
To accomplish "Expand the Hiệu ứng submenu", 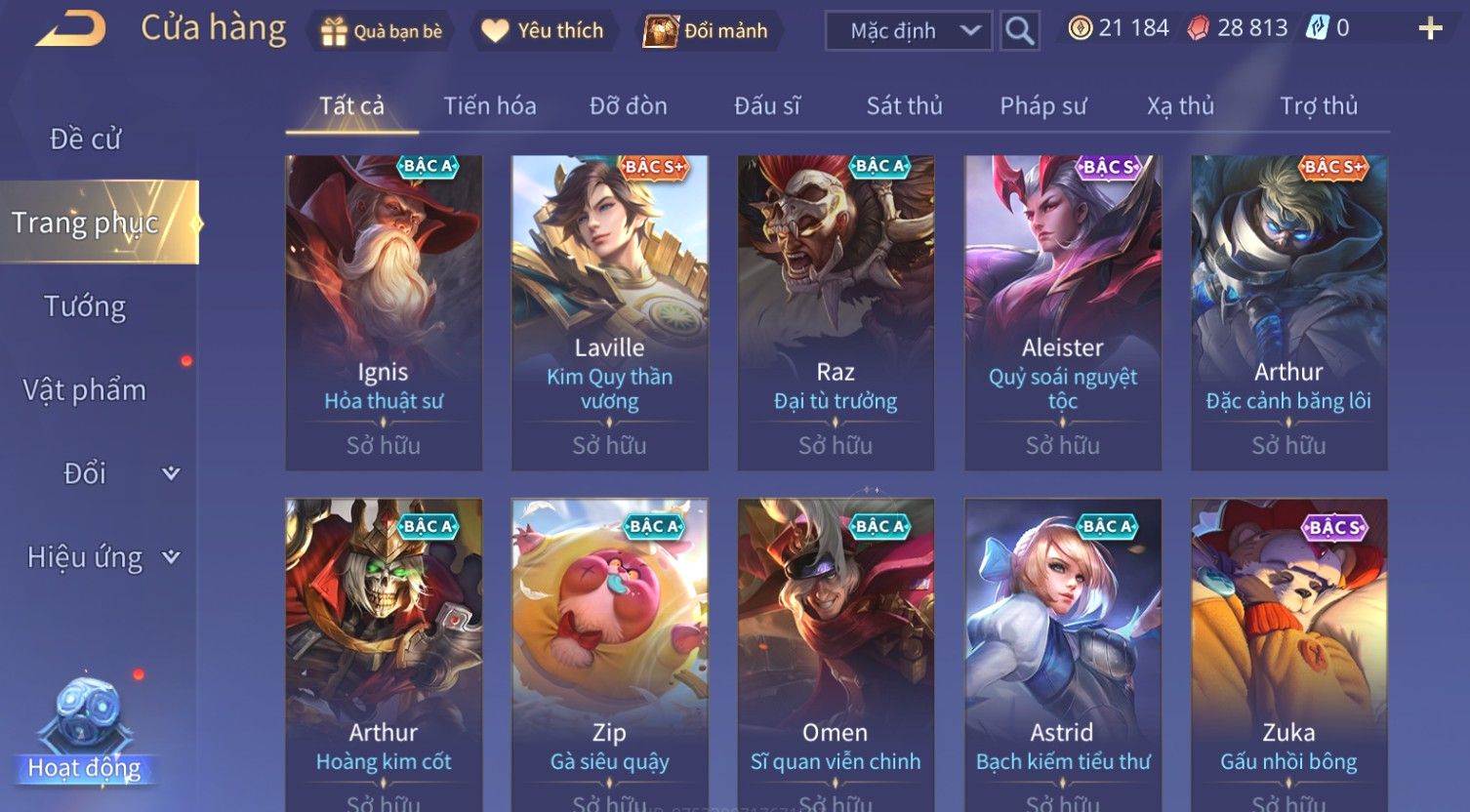I will 102,557.
